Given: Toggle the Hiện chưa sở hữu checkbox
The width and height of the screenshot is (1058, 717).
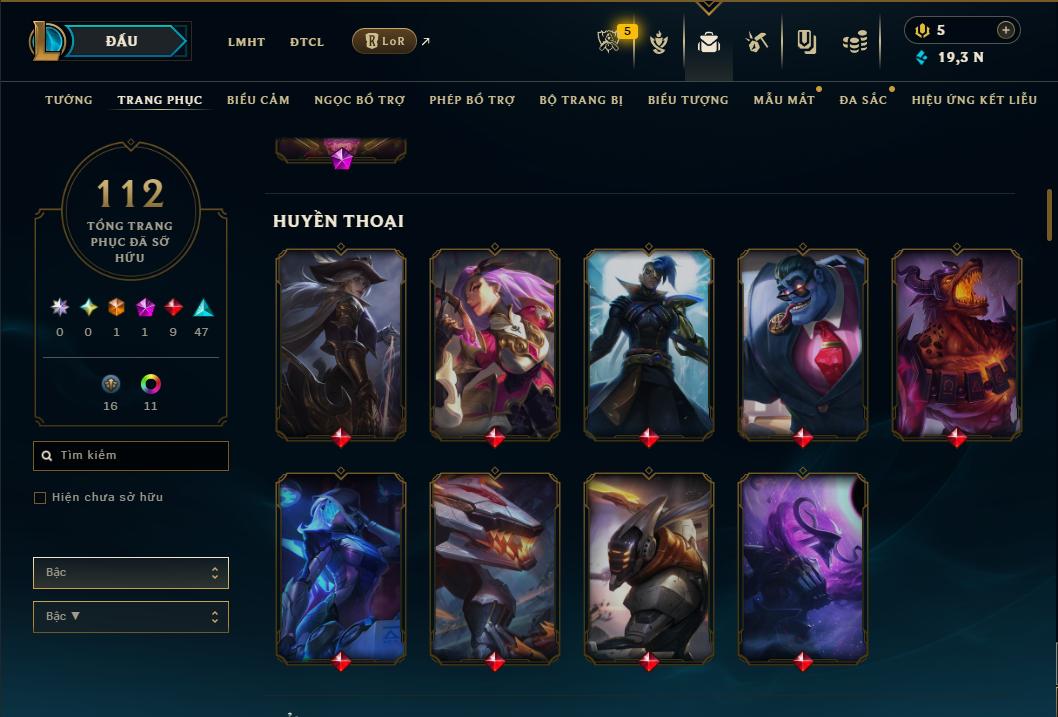Looking at the screenshot, I should 40,498.
